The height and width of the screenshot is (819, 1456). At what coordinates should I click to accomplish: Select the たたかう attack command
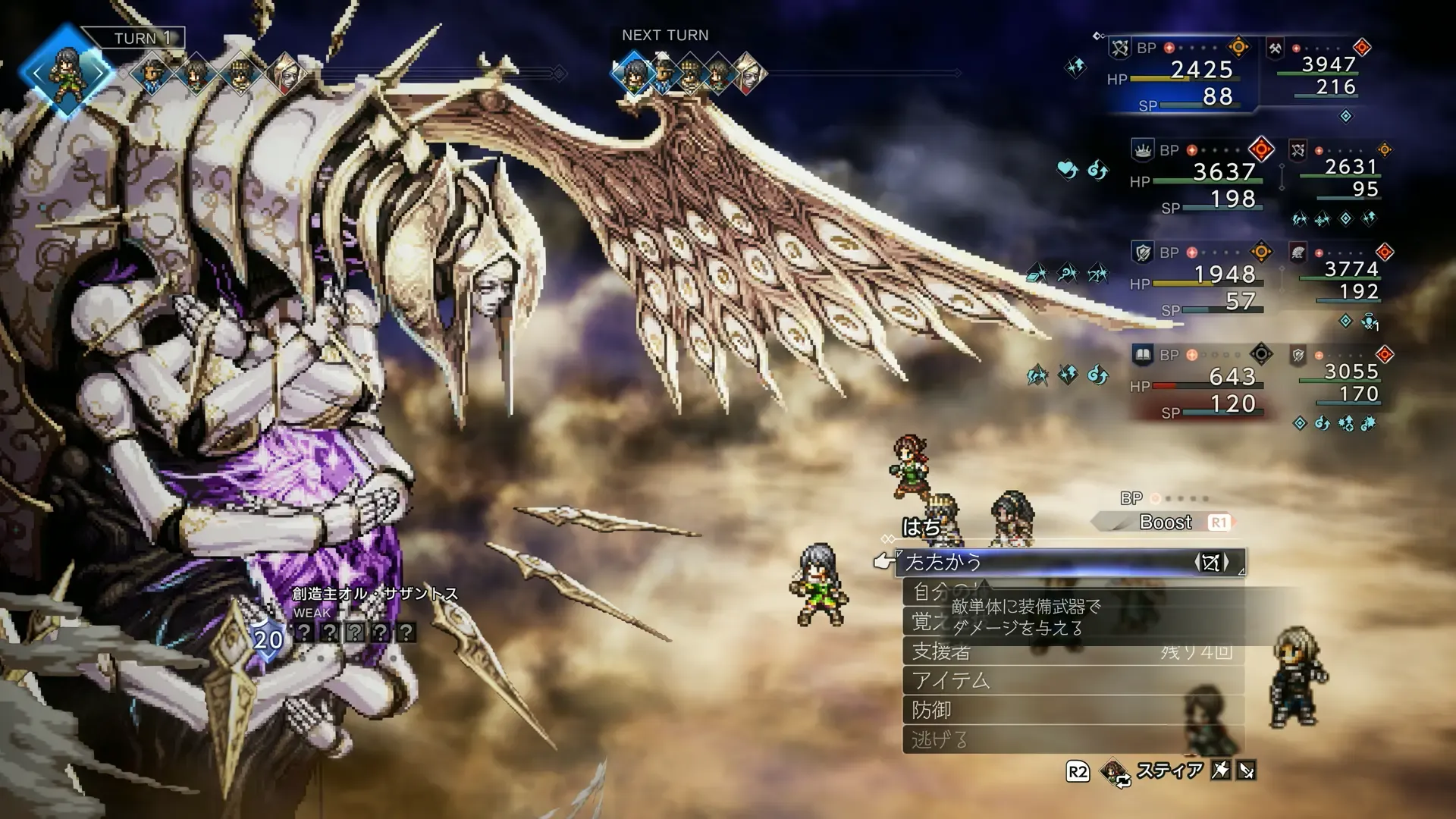pyautogui.click(x=1046, y=563)
